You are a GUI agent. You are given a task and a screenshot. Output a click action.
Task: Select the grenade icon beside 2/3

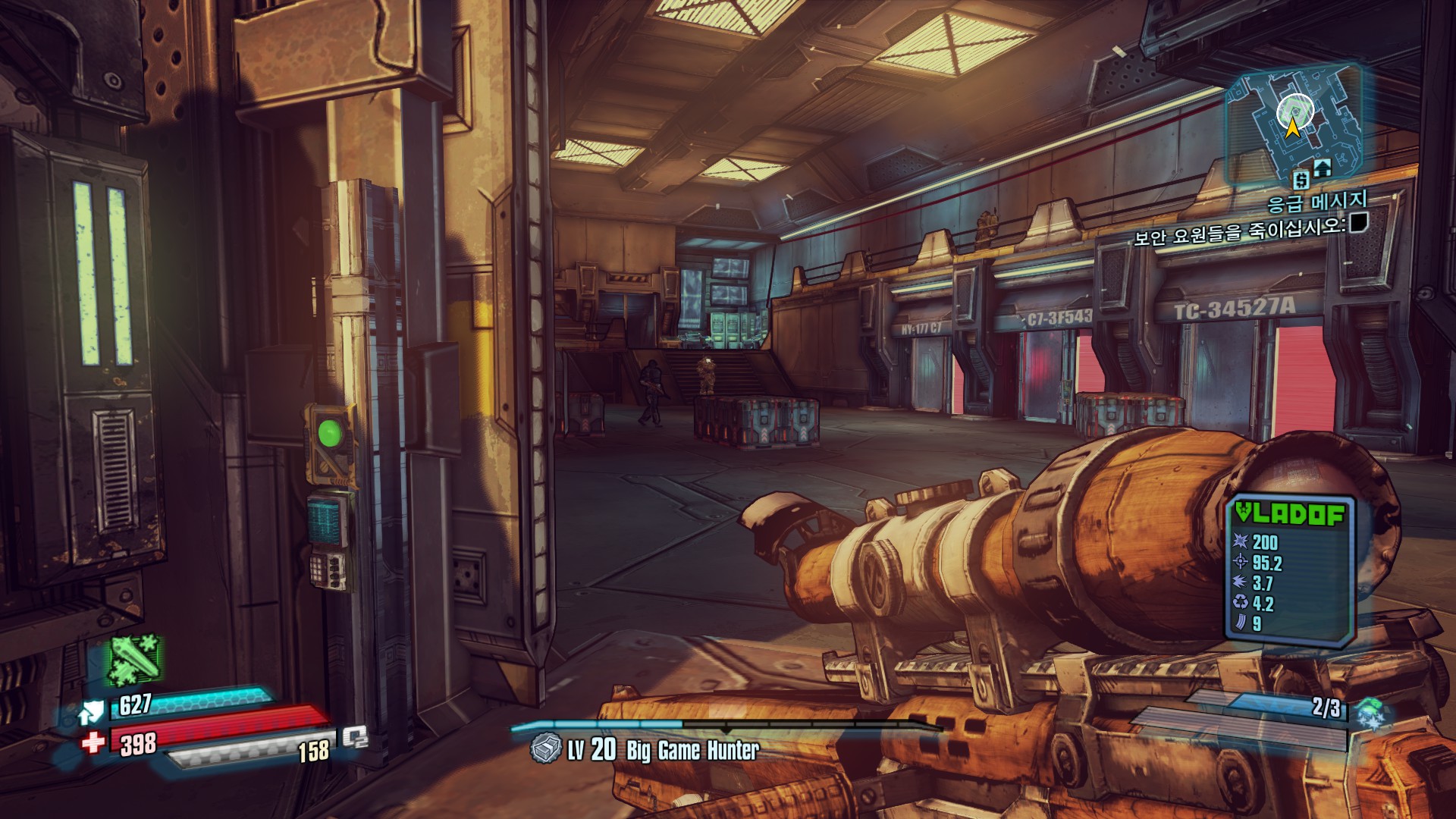[x=1370, y=714]
